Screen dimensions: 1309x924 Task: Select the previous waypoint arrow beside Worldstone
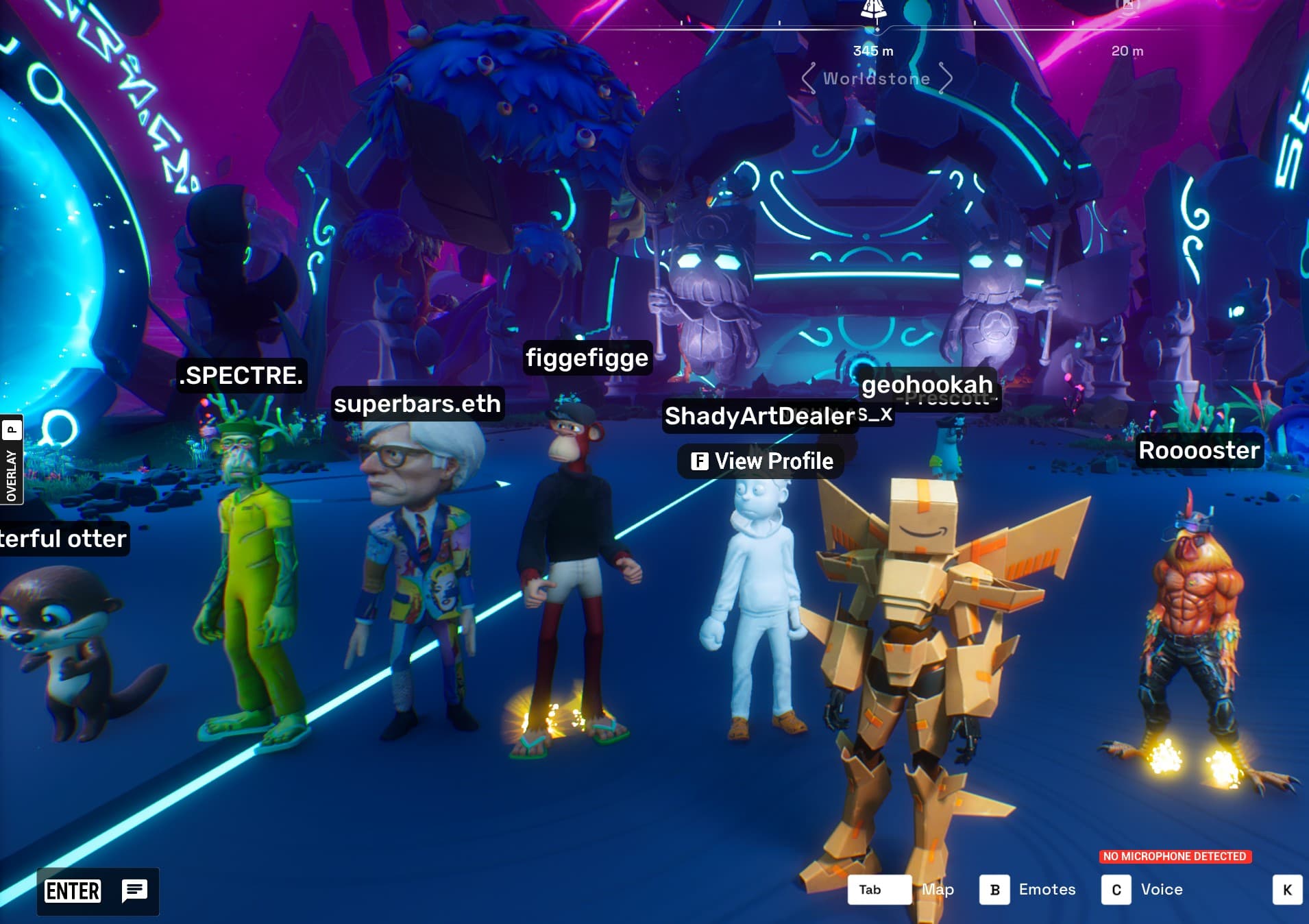coord(809,78)
